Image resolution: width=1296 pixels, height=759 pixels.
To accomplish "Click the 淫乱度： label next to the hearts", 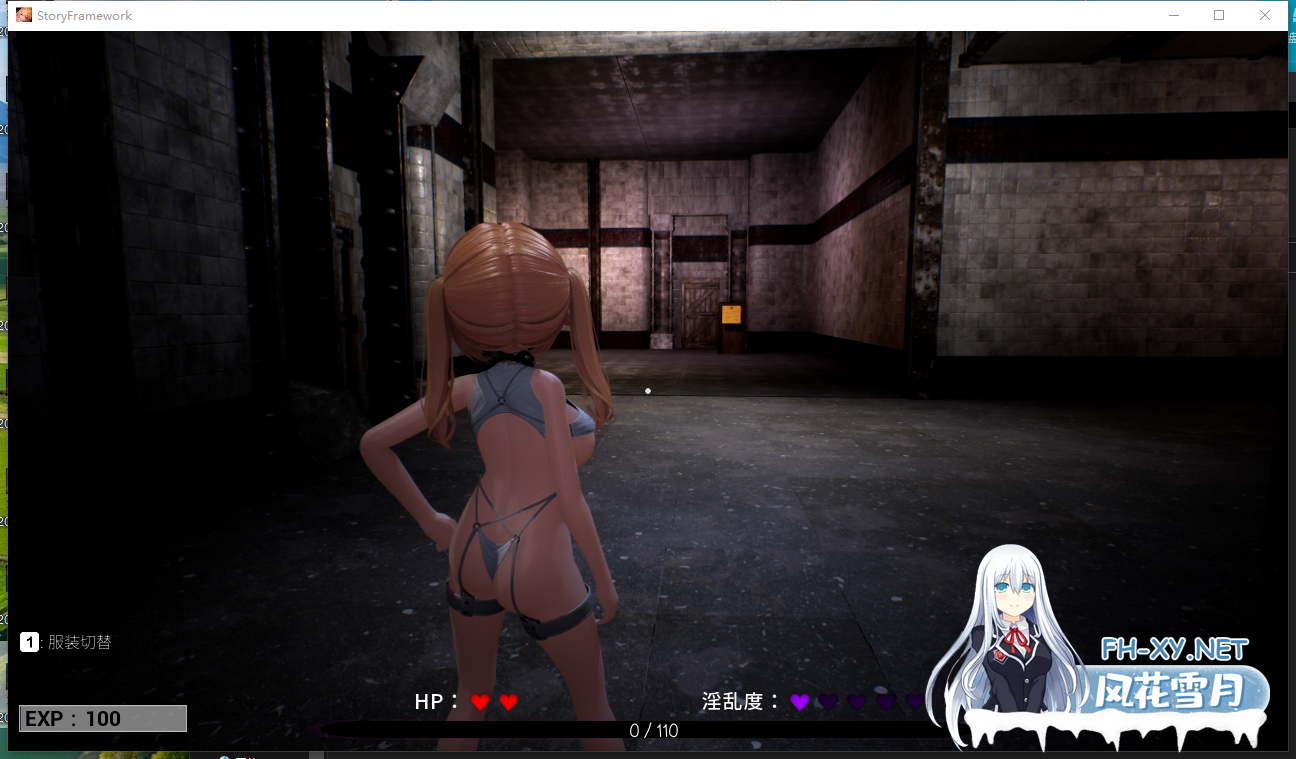I will 736,701.
